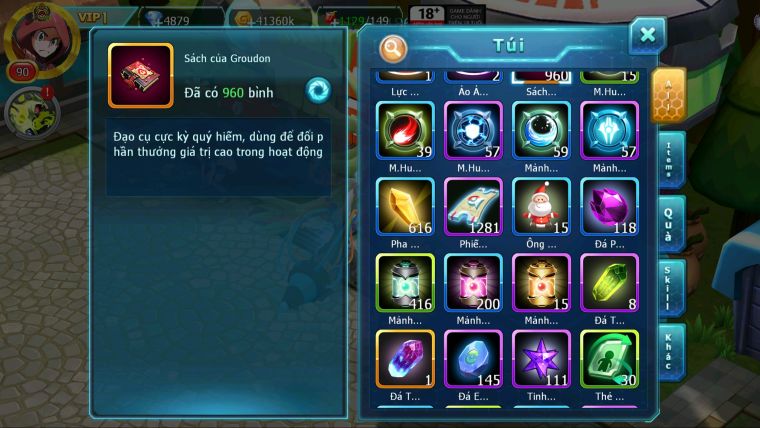Viewport: 760px width, 428px height.
Task: Select the red flame orb with 39
Action: point(405,130)
